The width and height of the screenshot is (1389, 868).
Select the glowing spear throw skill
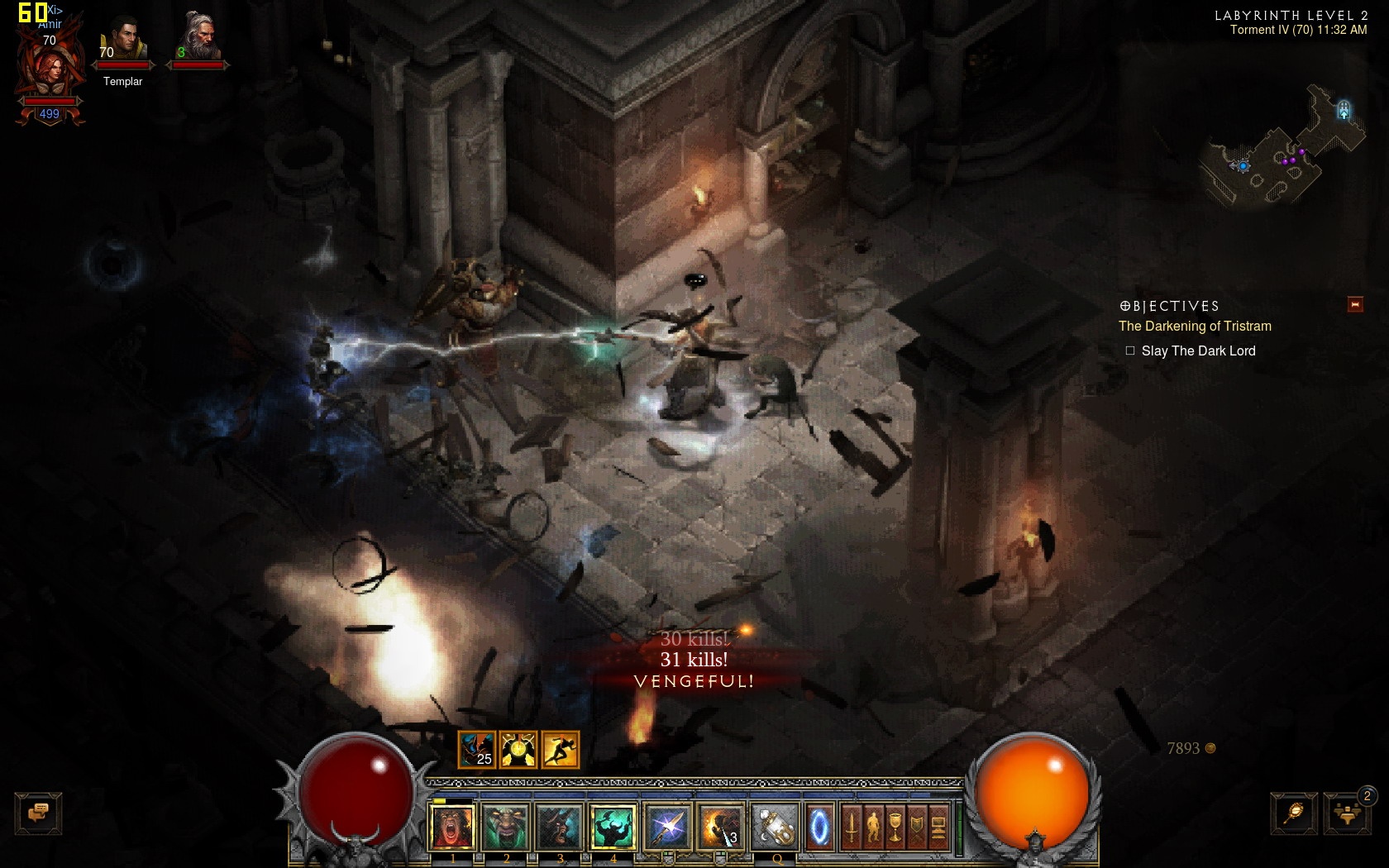[x=667, y=827]
